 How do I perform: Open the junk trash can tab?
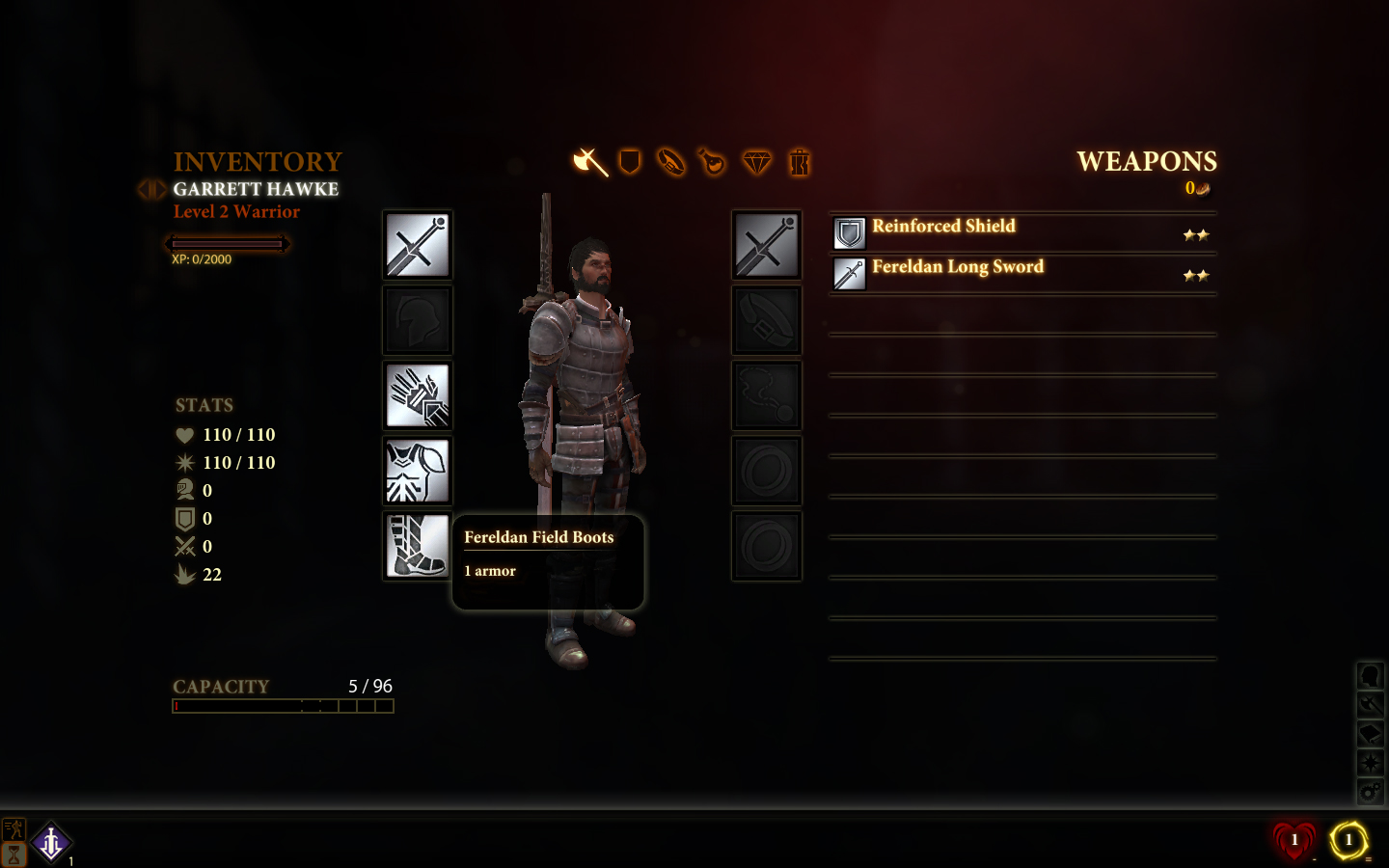tap(799, 162)
